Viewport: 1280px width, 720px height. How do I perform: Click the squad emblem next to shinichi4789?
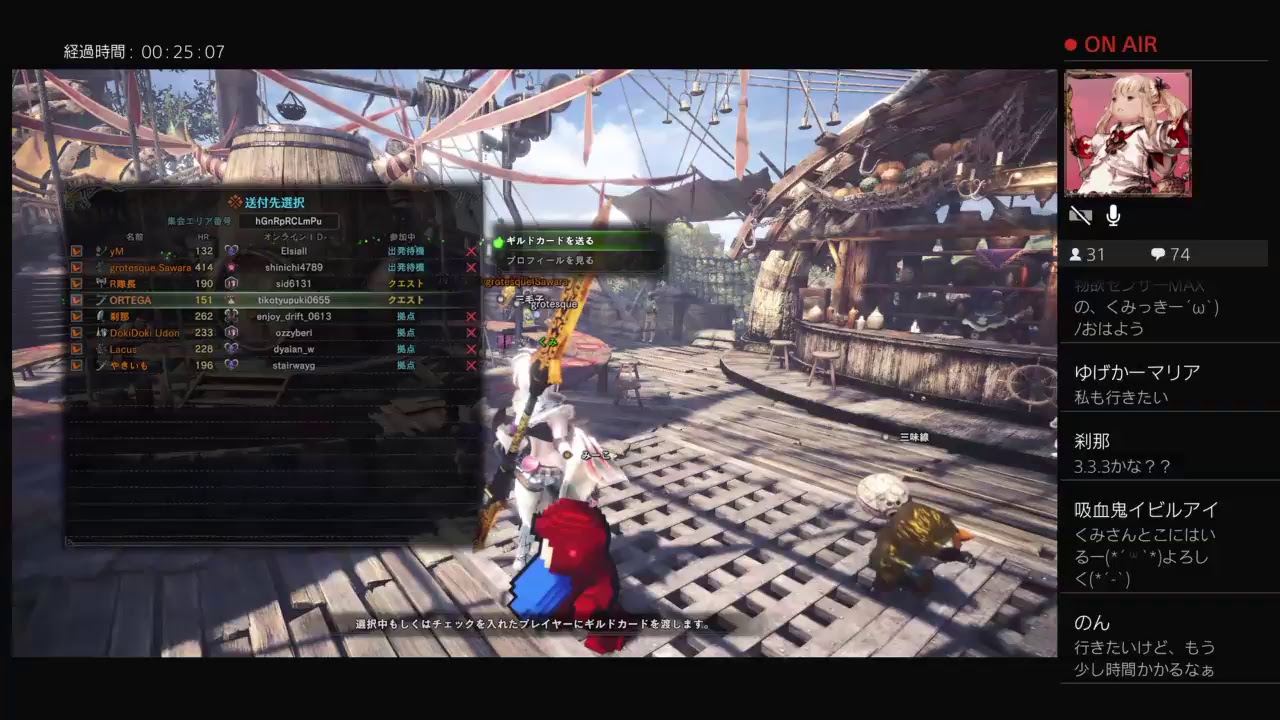tap(231, 268)
